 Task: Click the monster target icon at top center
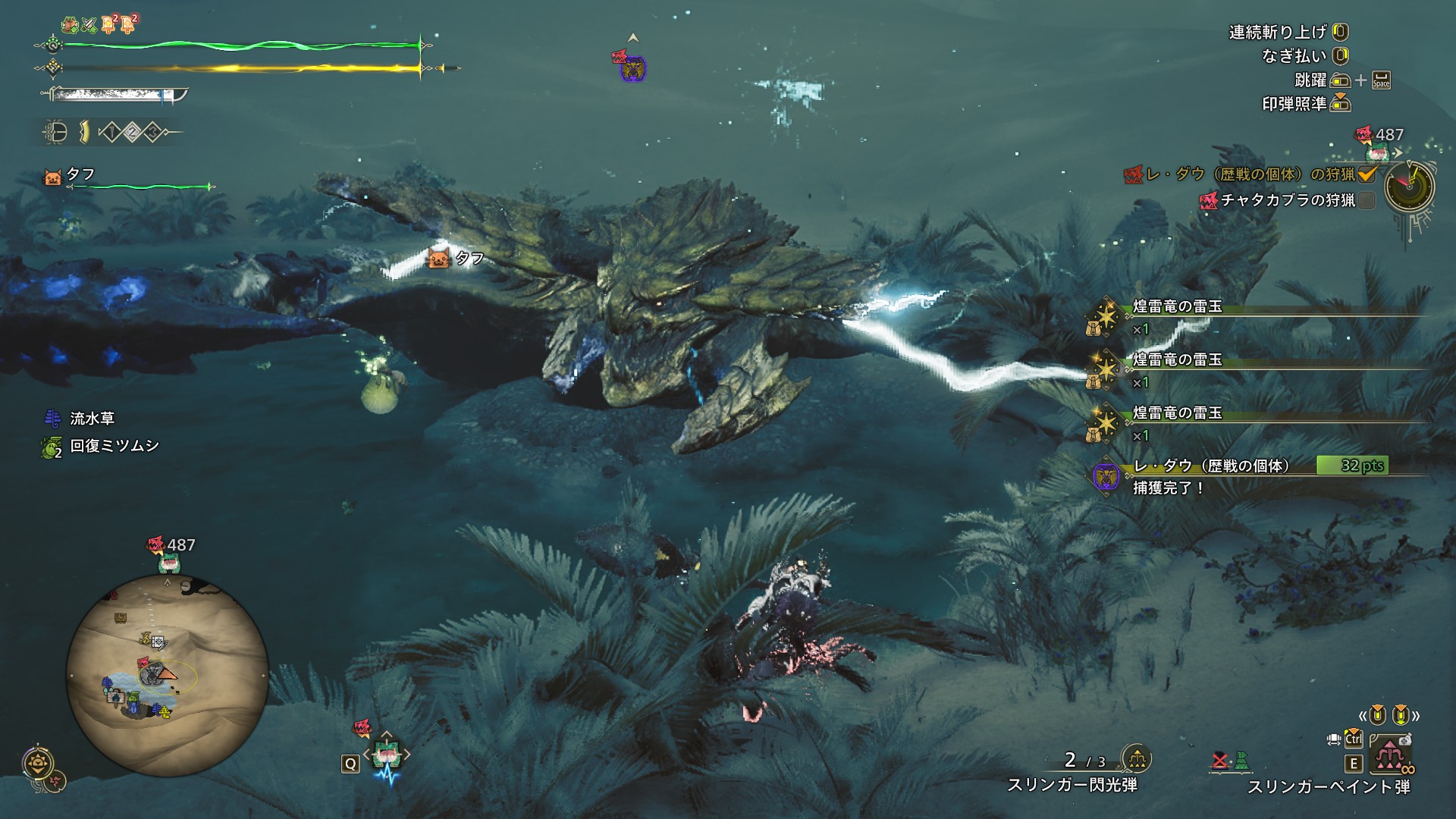pos(631,67)
